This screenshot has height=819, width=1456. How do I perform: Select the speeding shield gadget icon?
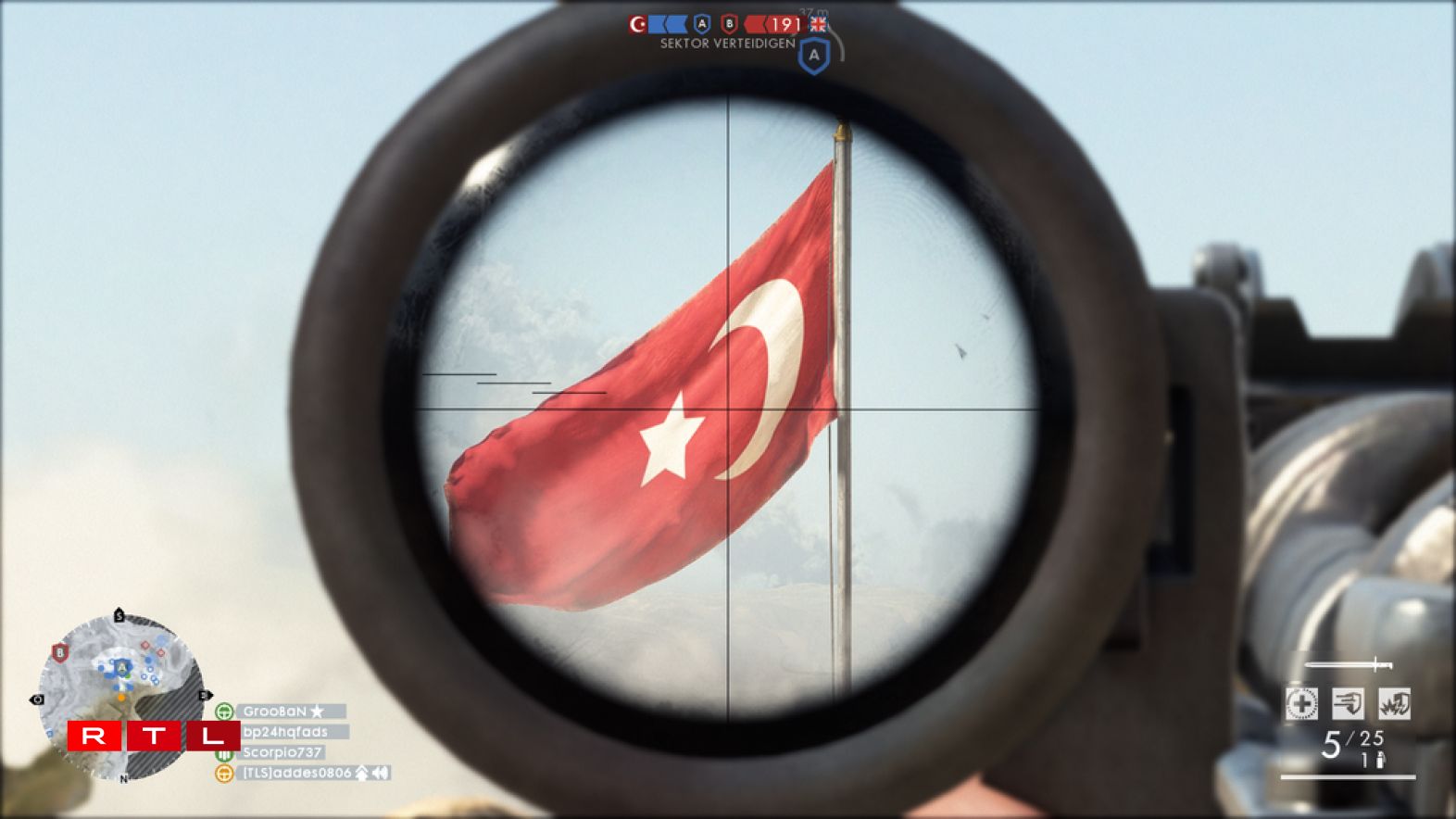pos(1348,704)
